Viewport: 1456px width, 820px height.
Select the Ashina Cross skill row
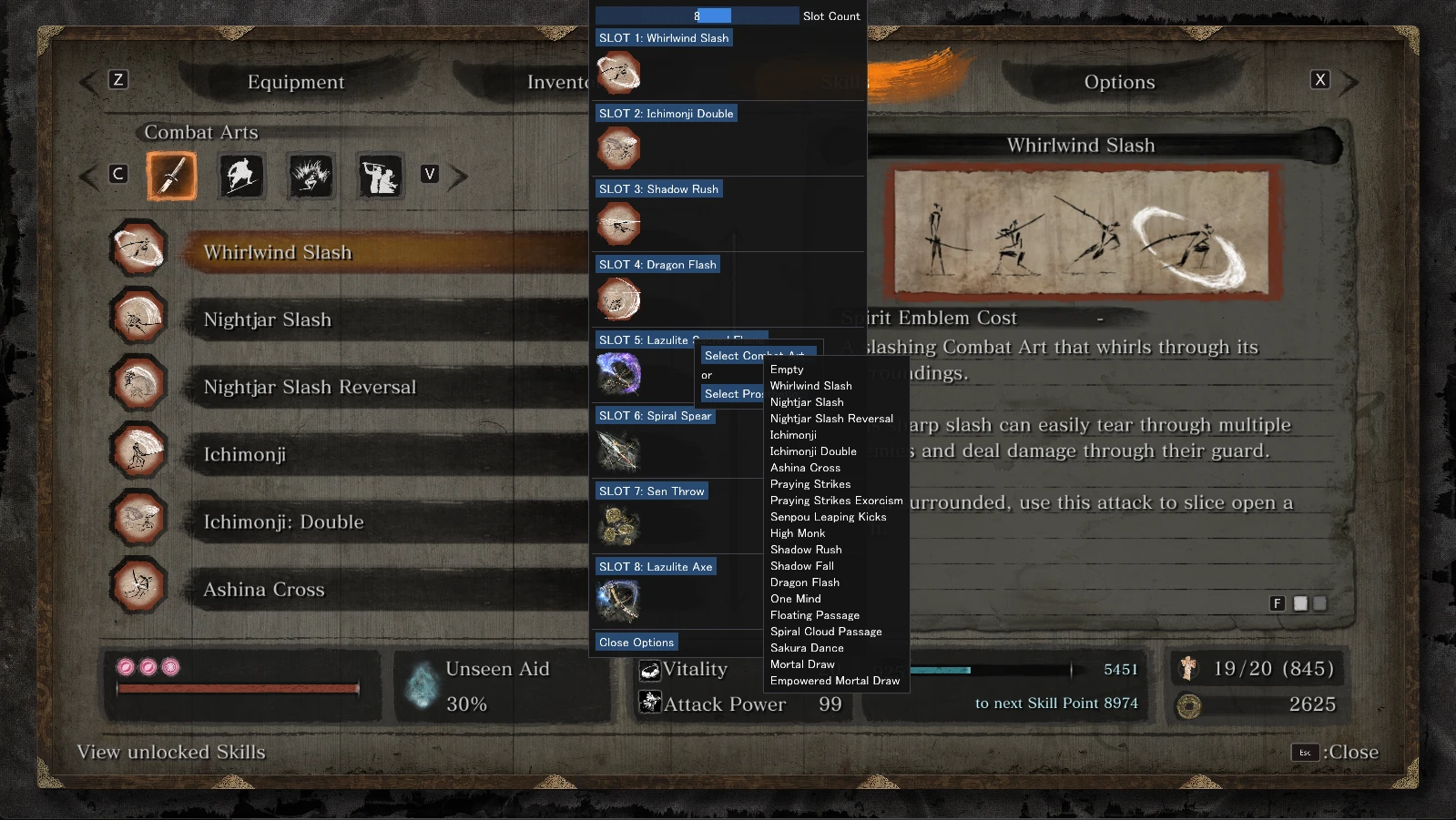click(x=264, y=589)
